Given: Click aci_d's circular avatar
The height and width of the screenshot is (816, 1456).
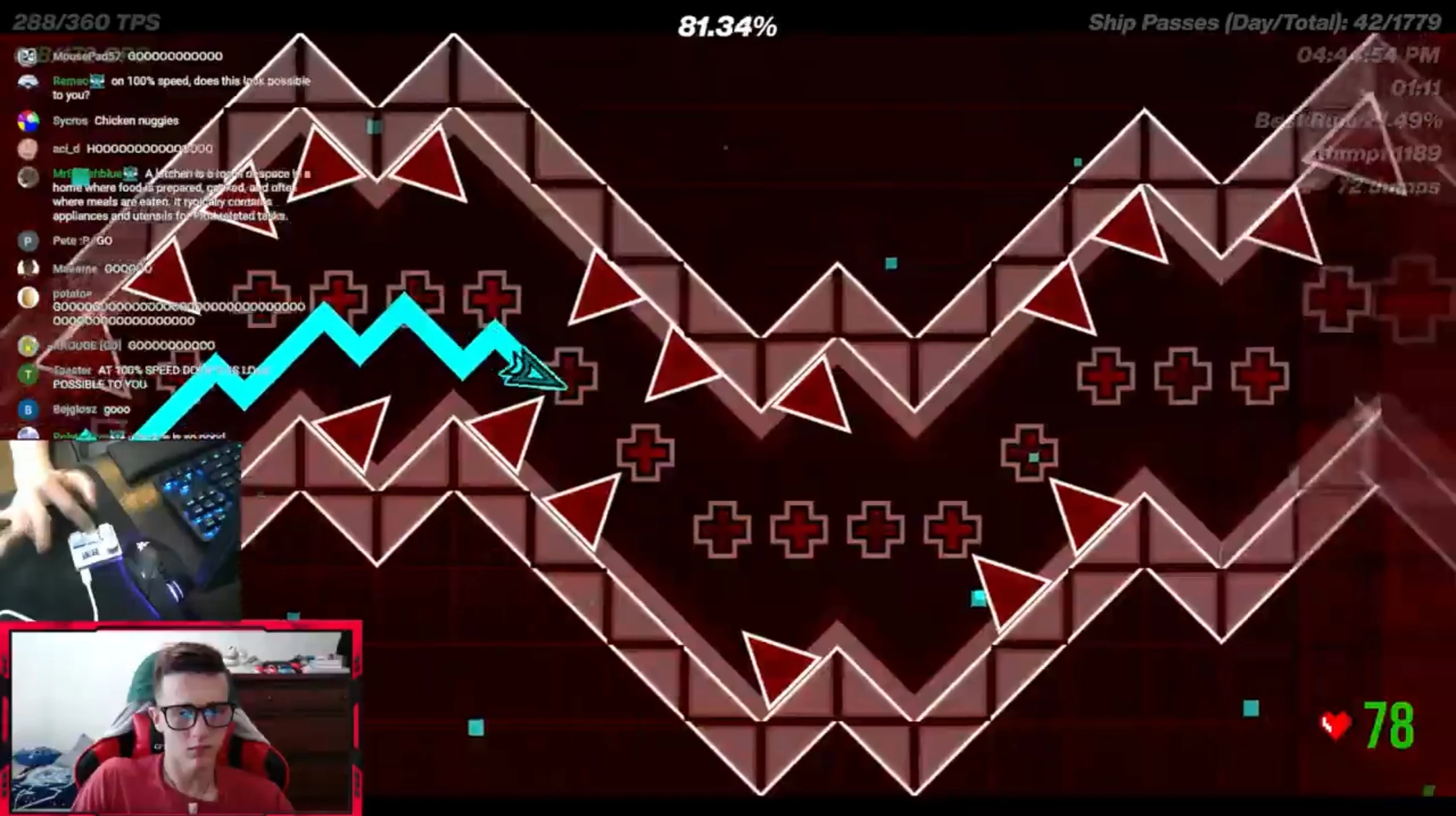Looking at the screenshot, I should [28, 149].
